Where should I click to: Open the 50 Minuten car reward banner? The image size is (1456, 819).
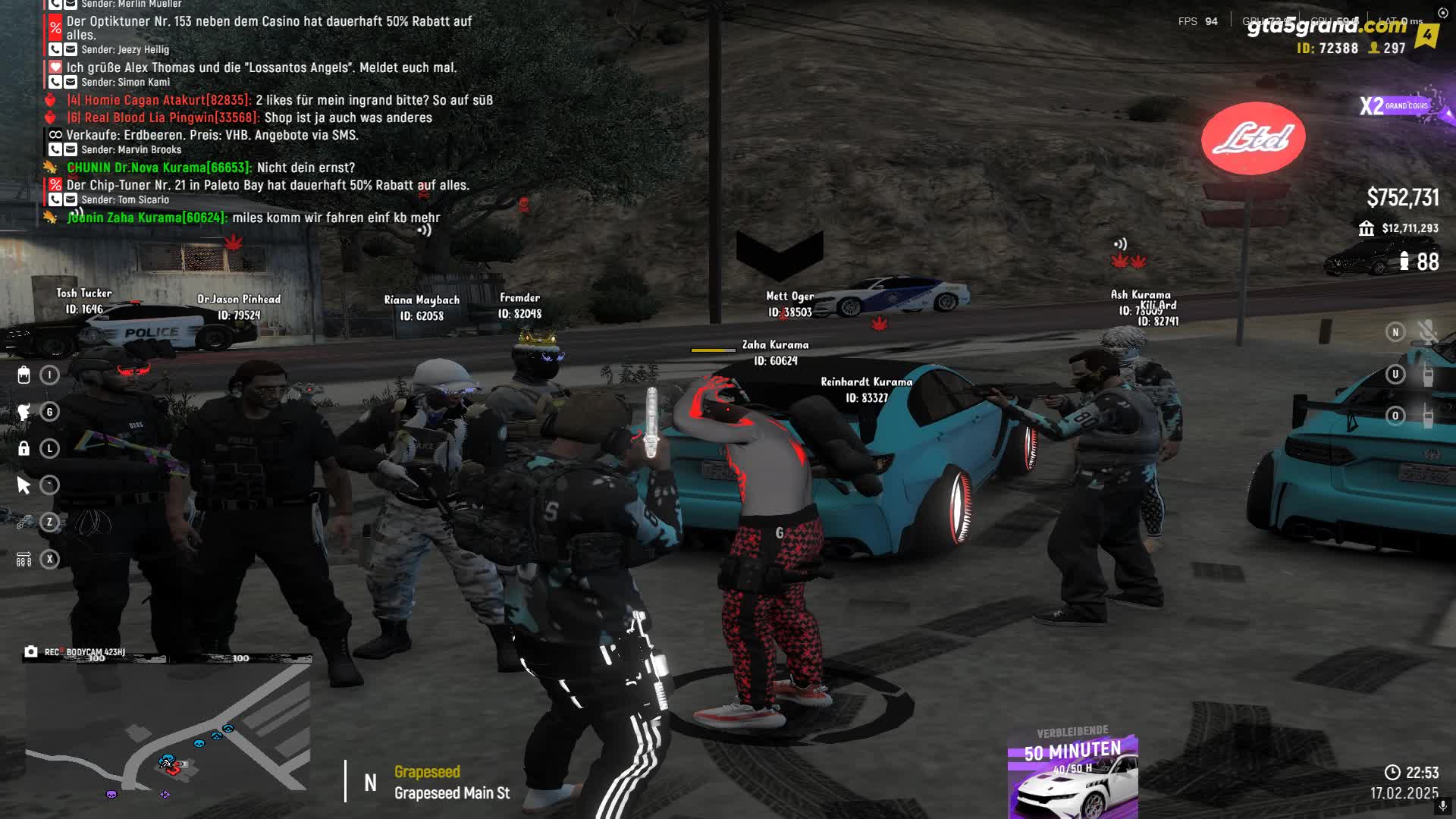1072,775
